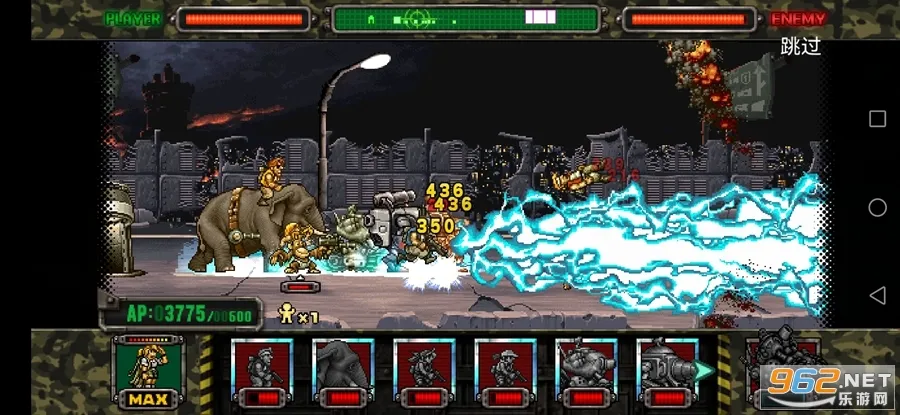Skip the battle with the 跳过 button
Viewport: 900px width, 415px height.
click(x=800, y=47)
